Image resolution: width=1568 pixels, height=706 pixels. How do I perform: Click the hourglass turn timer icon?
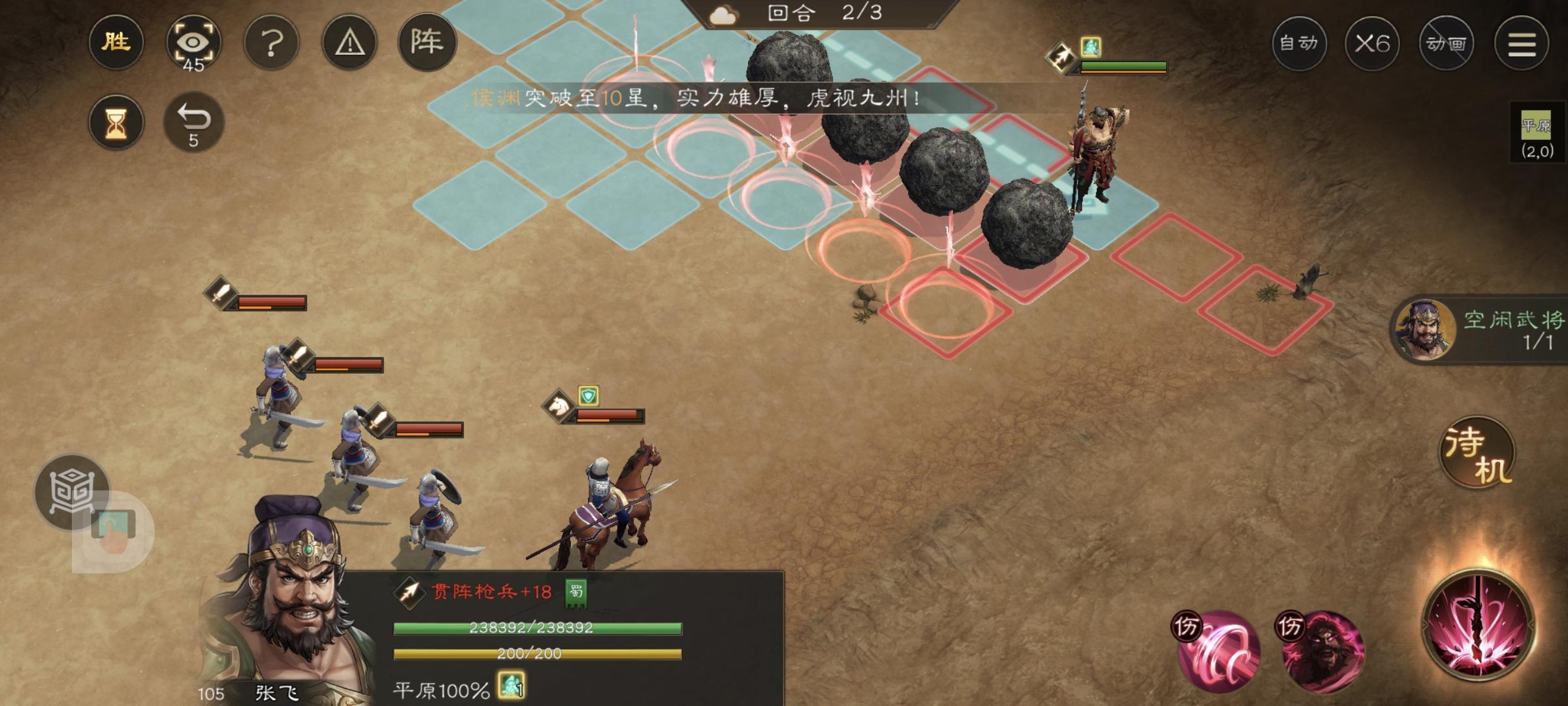coord(116,121)
